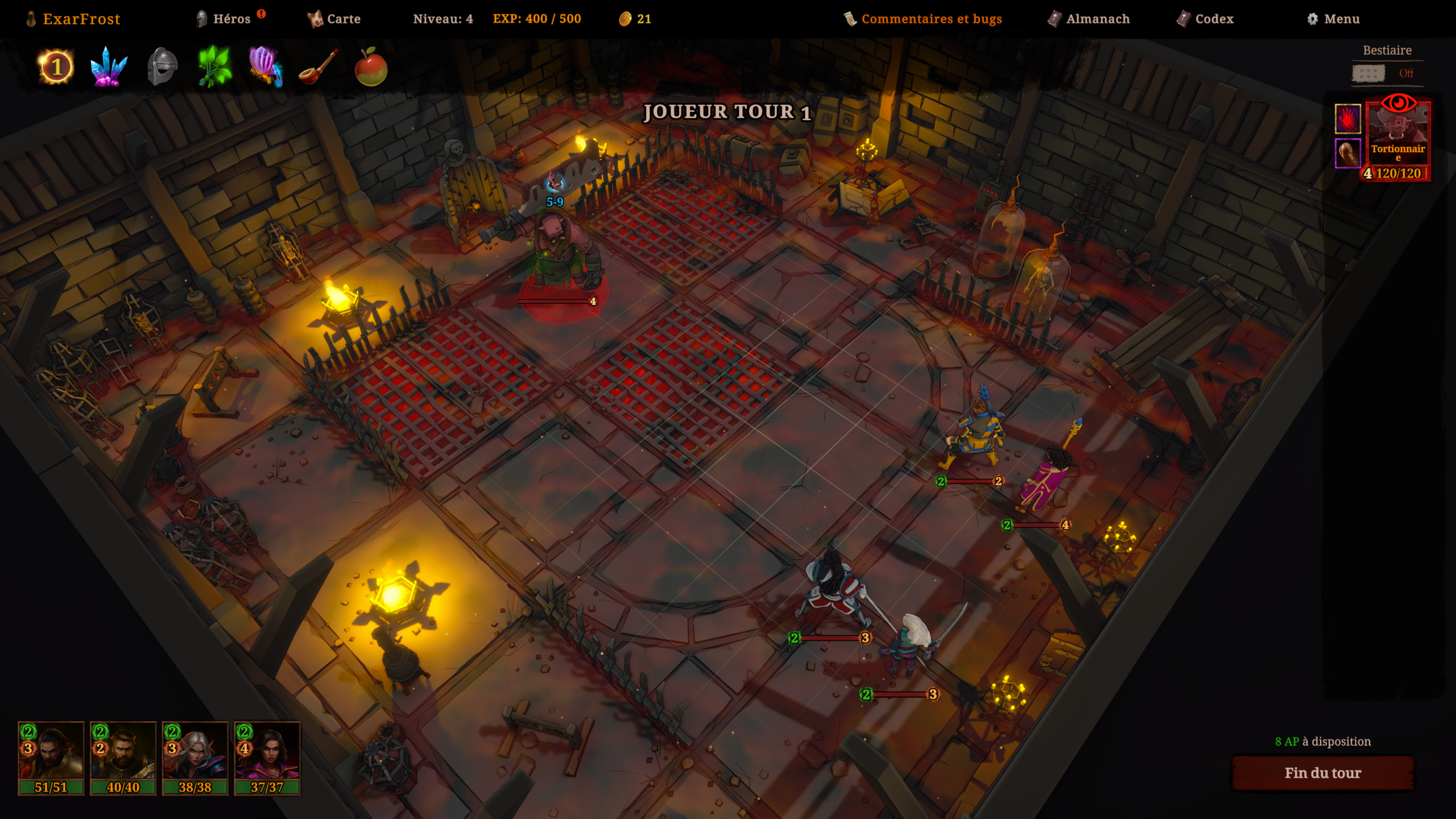
Task: Select the red ladle item icon
Action: [x=318, y=67]
